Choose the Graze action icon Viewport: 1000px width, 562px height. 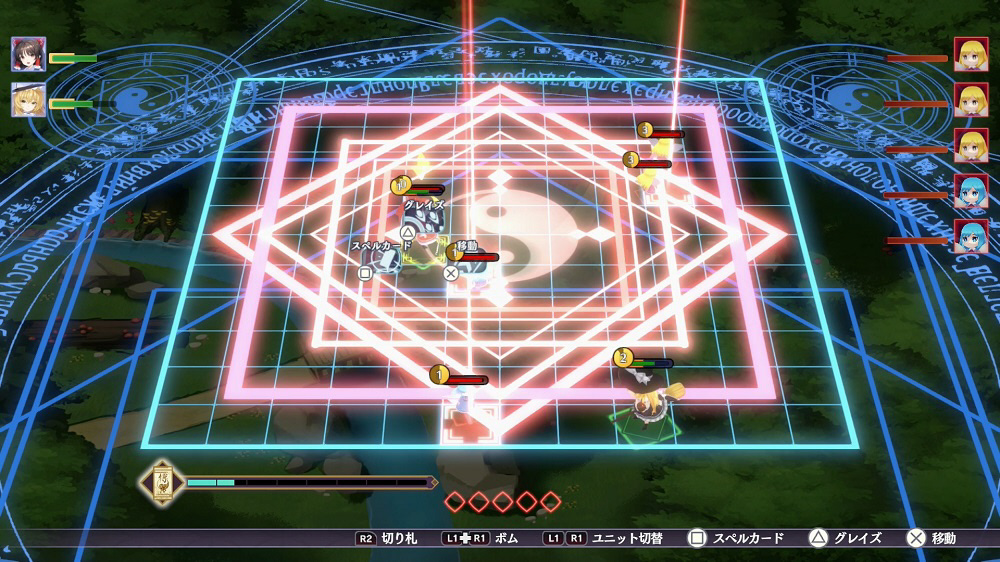[x=408, y=232]
